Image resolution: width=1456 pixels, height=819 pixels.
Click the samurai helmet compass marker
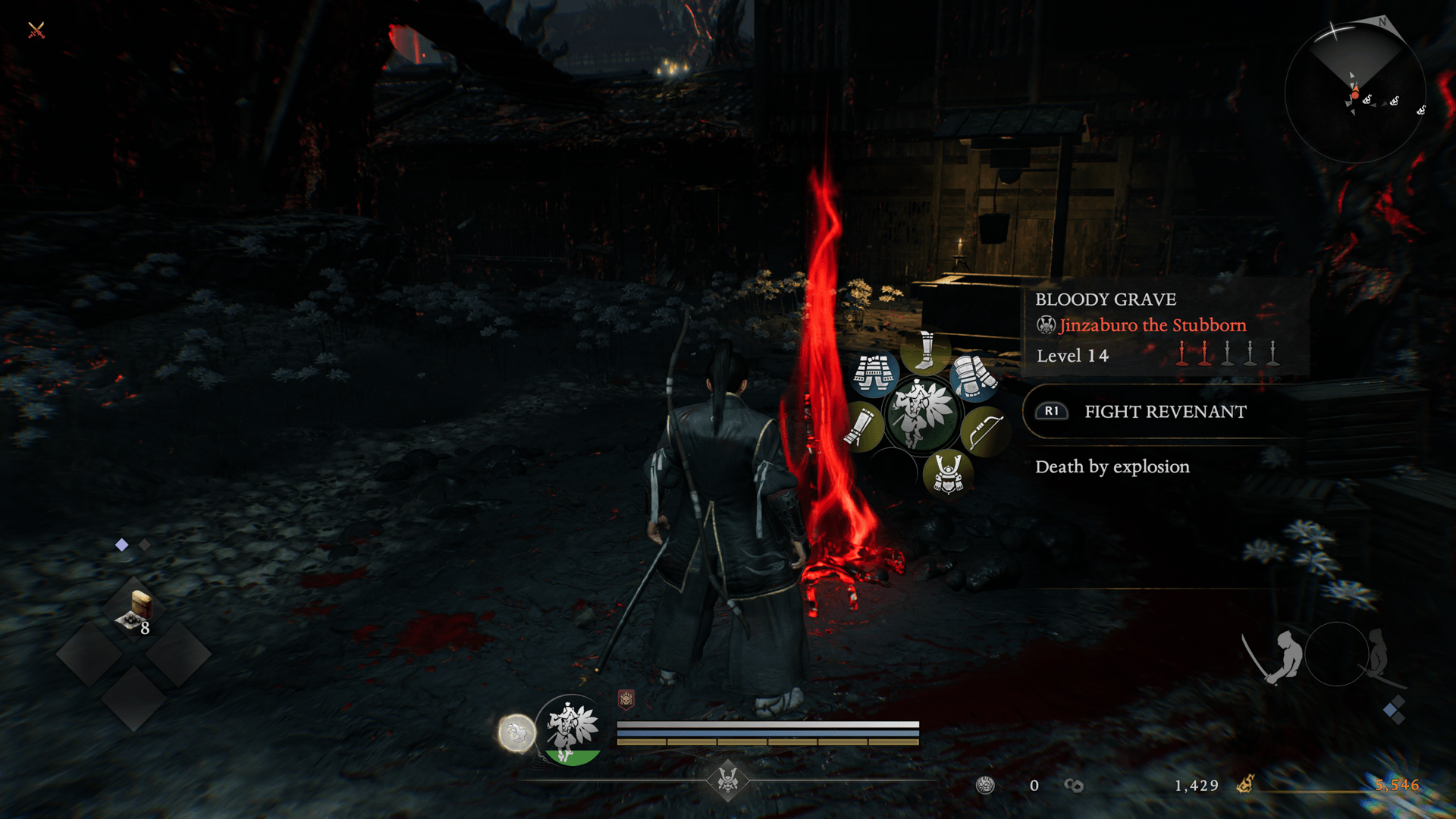728,779
